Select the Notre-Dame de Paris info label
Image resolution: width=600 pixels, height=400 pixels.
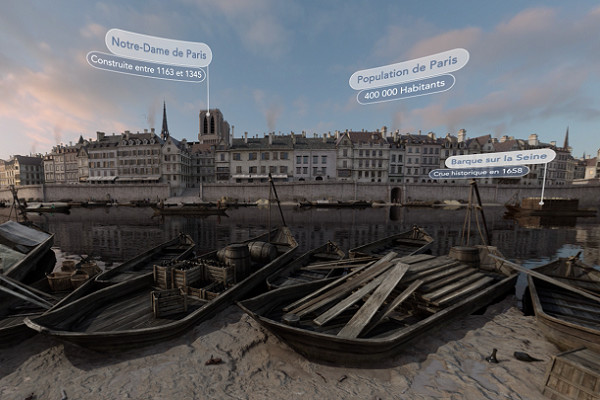pos(158,46)
